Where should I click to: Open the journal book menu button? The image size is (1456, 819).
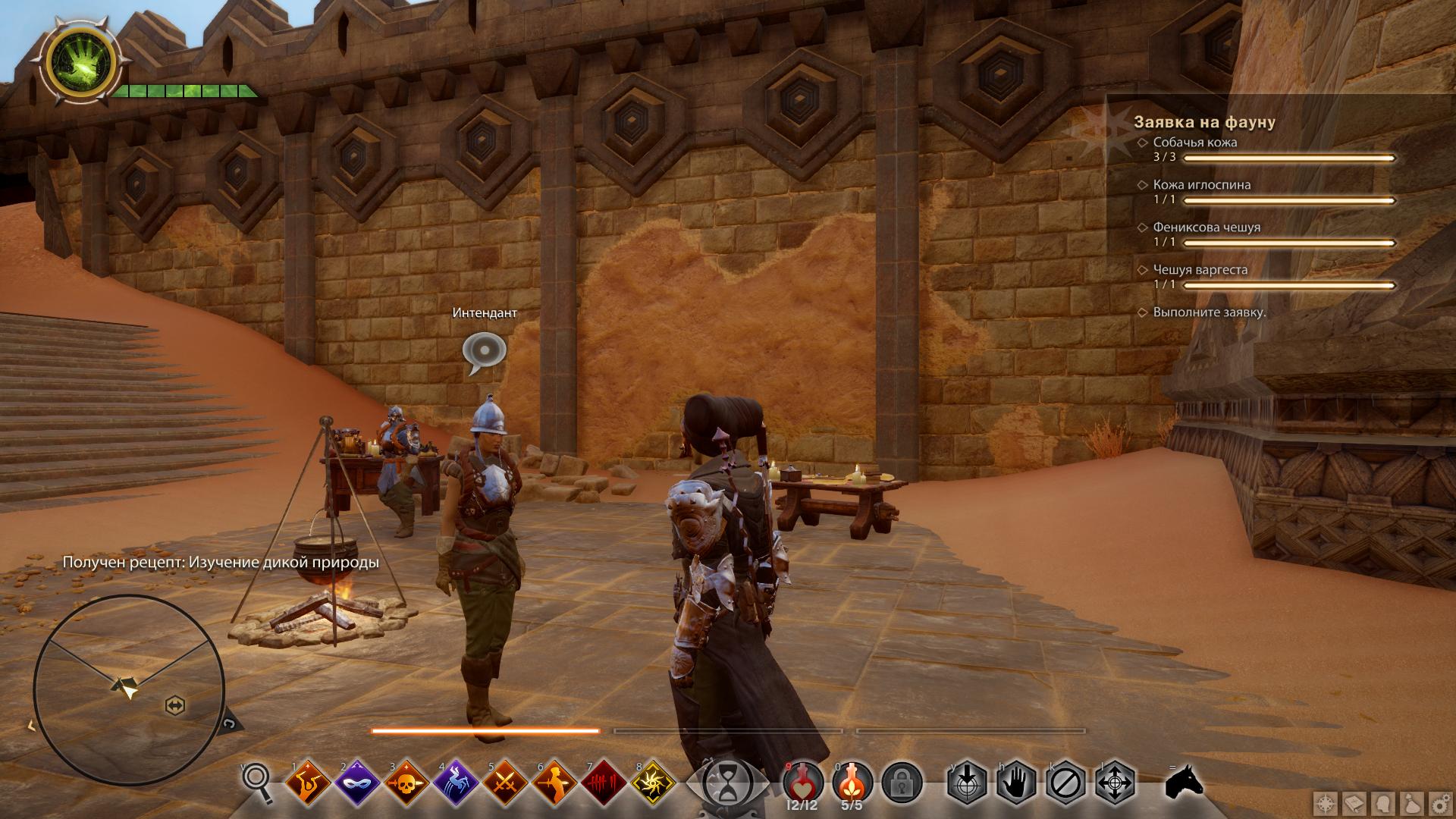point(1354,804)
